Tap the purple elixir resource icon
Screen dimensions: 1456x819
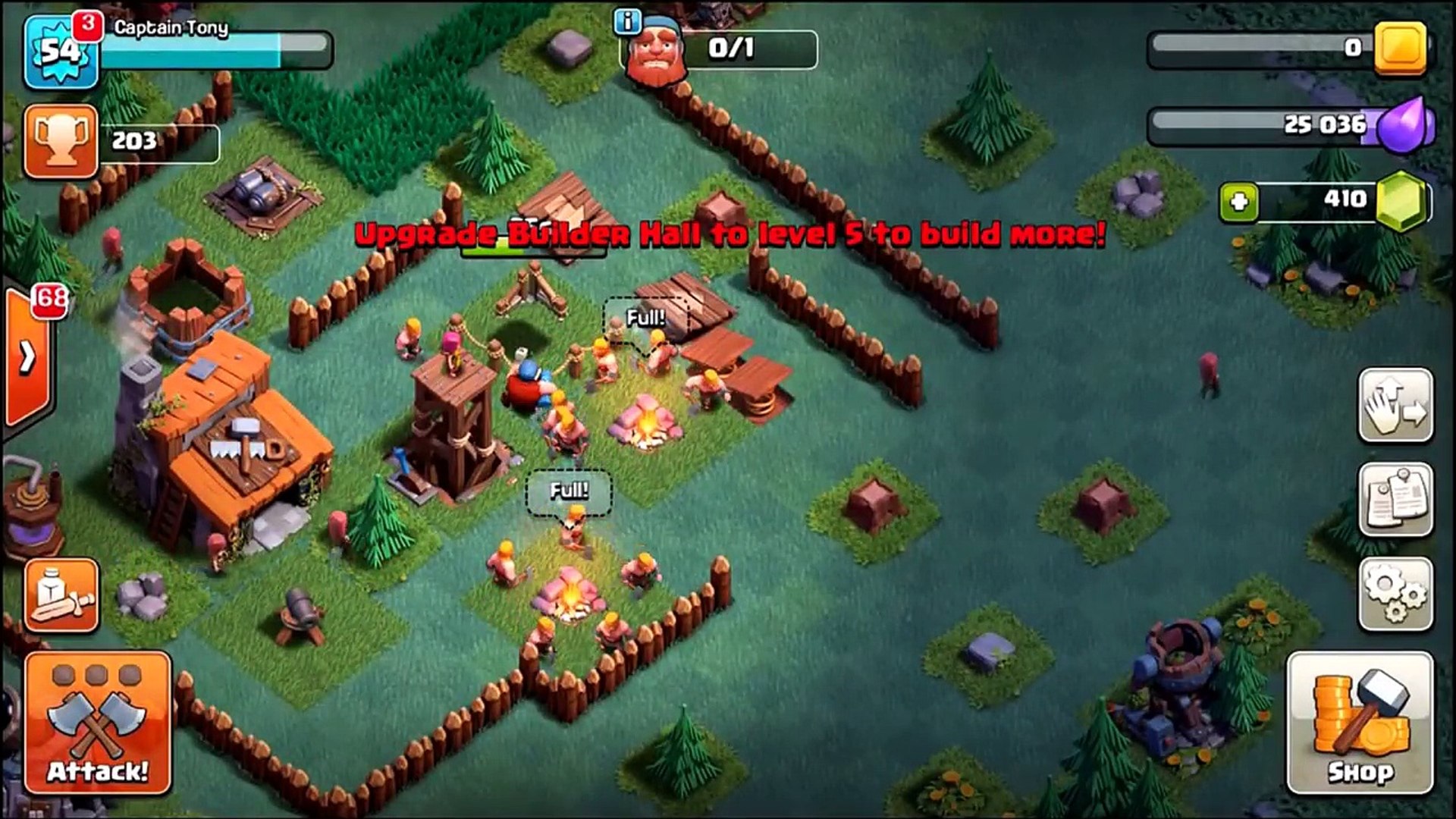click(x=1407, y=125)
